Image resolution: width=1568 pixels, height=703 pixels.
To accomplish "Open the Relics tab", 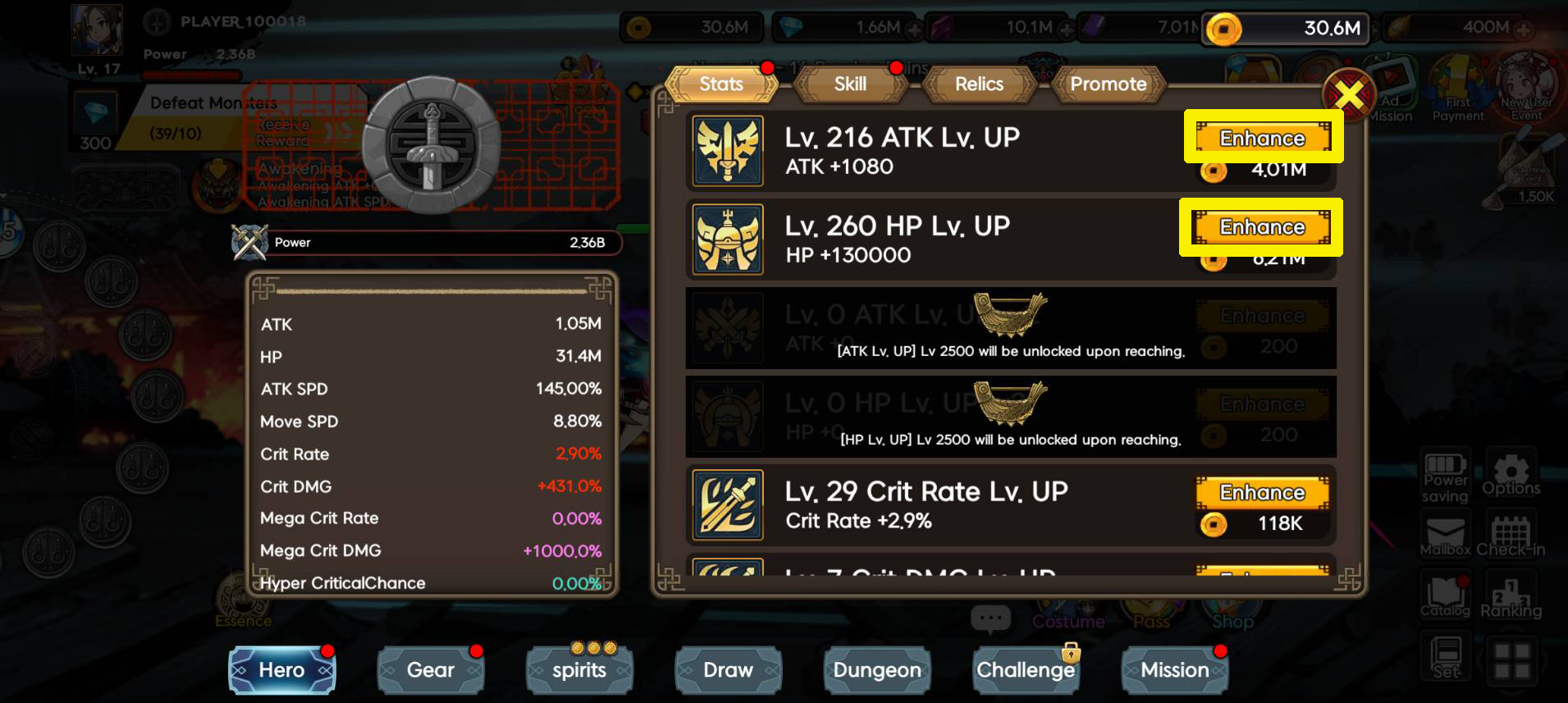I will (x=978, y=84).
